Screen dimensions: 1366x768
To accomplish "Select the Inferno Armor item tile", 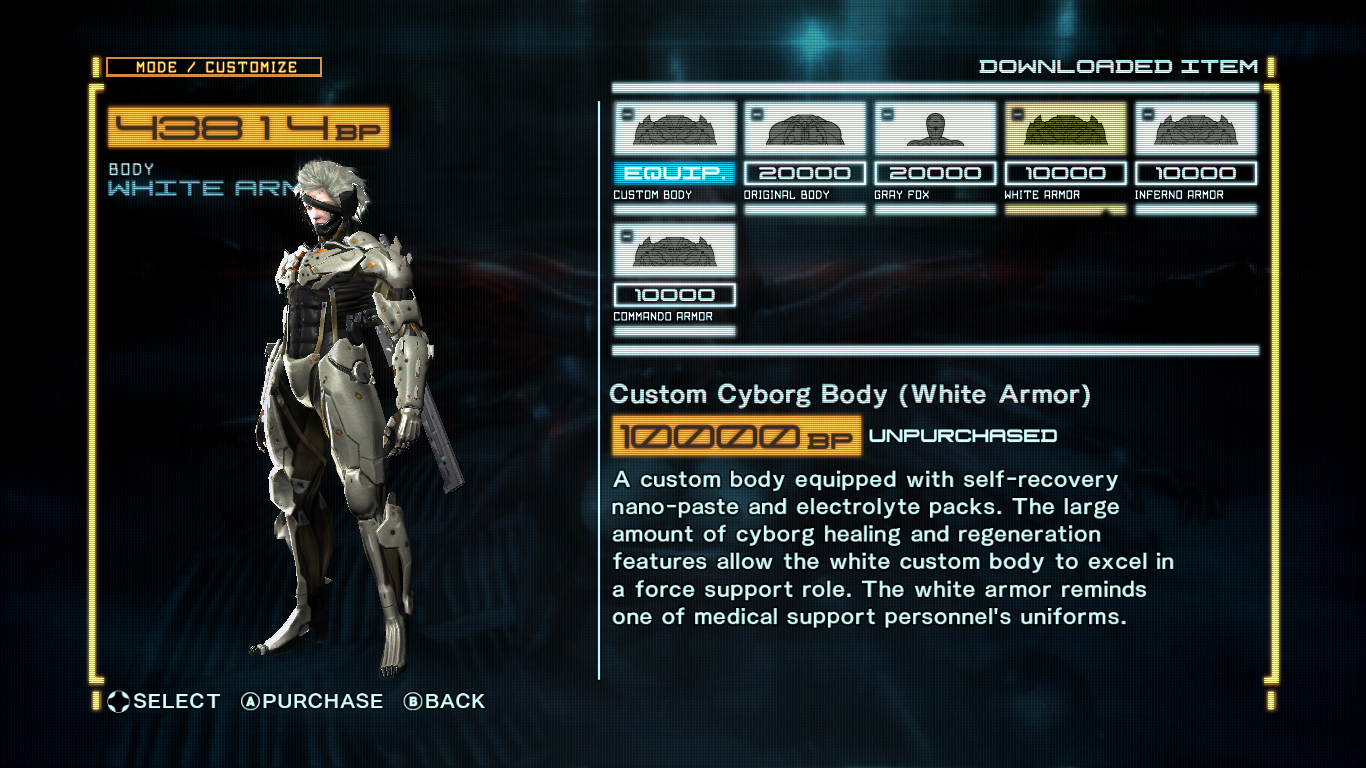I will coord(1196,130).
